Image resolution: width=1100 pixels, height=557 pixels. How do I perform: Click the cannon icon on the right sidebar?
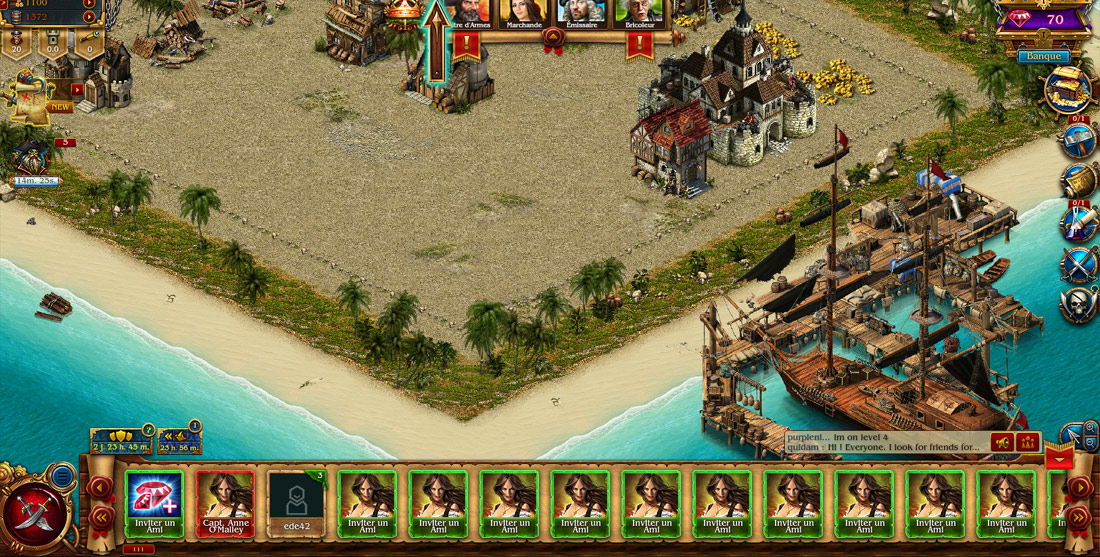point(1080,182)
